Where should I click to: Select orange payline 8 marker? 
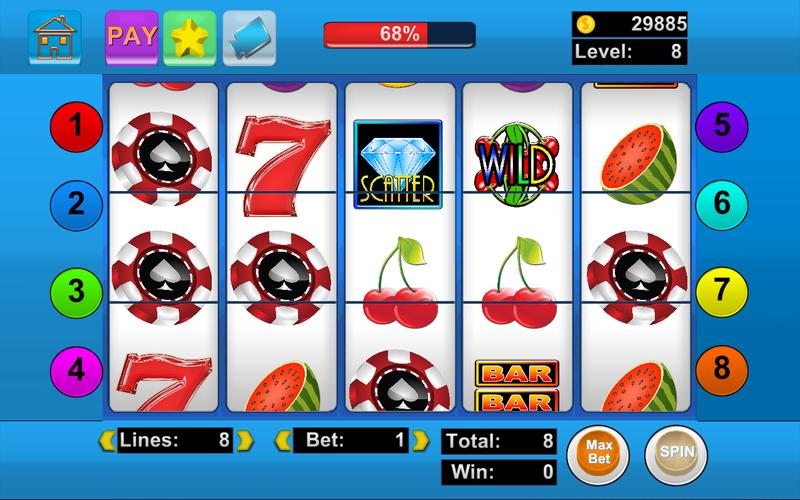[x=722, y=370]
